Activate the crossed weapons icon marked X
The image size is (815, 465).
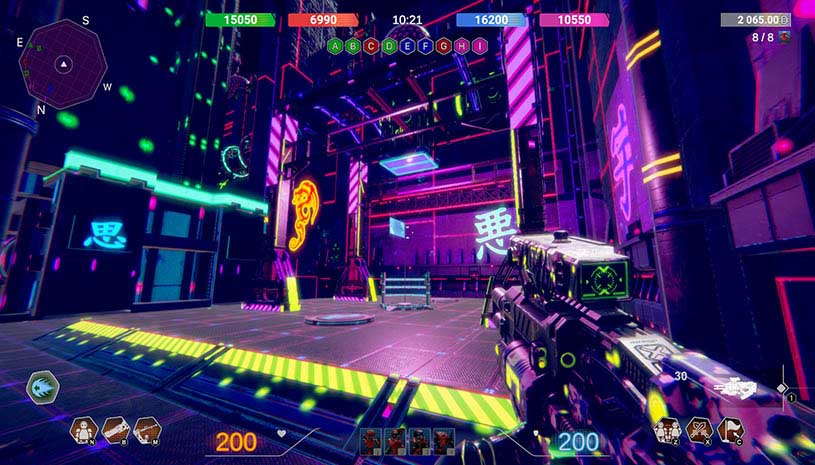(x=698, y=430)
